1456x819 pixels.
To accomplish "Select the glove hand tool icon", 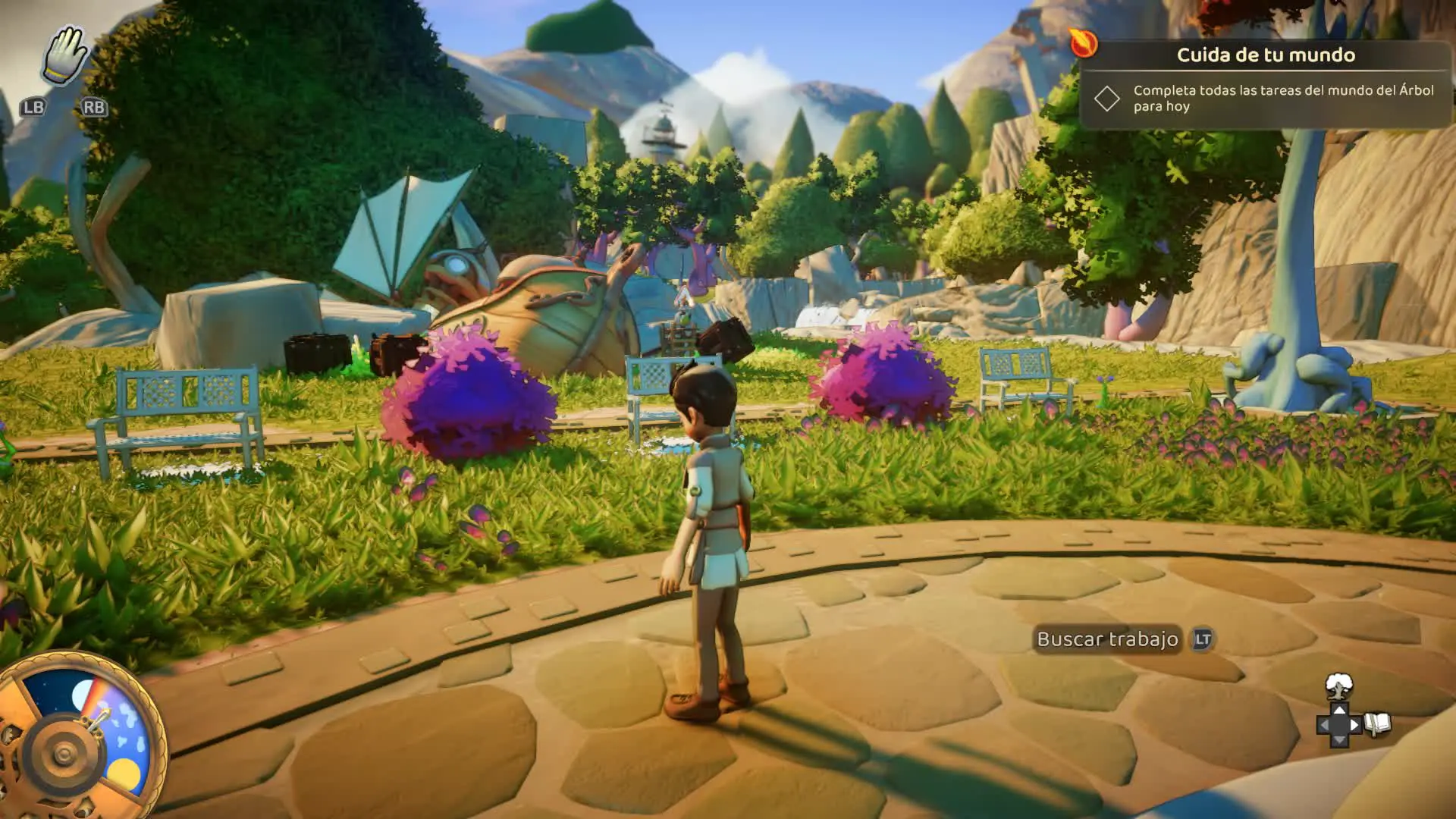I will (65, 55).
